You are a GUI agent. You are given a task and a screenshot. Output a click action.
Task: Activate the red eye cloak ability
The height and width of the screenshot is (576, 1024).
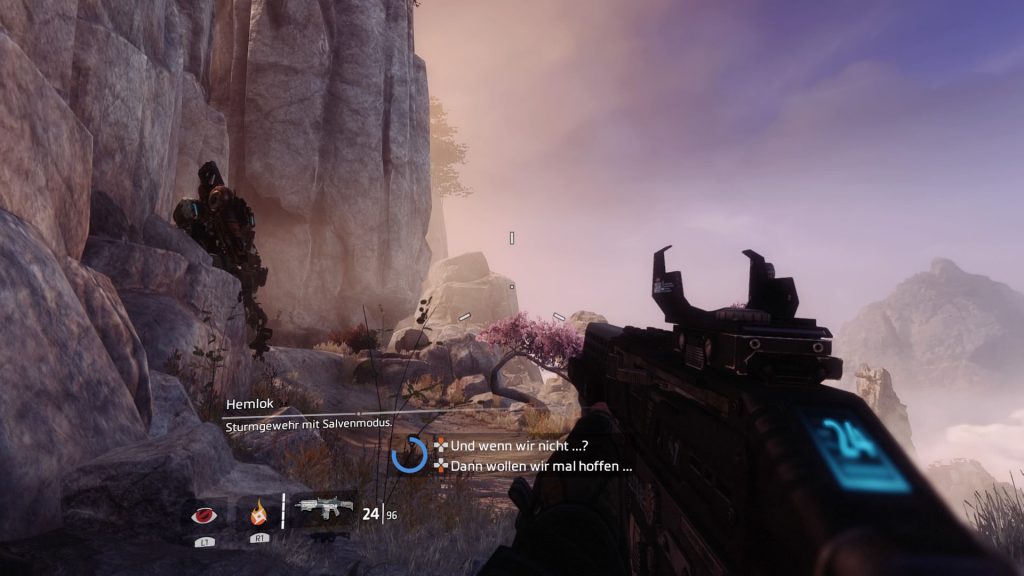[203, 515]
